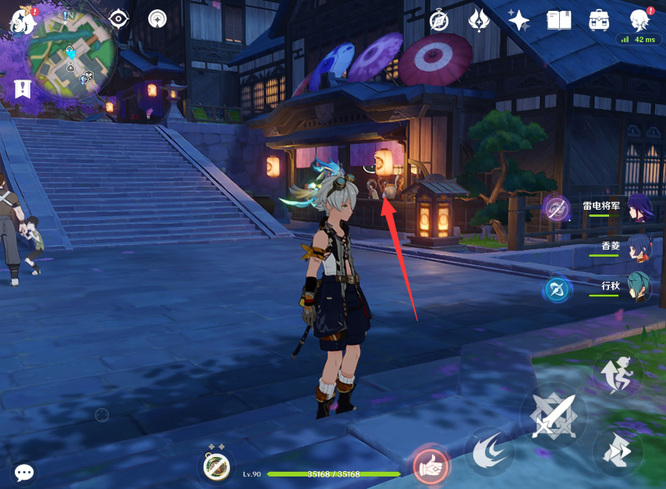Tap the sword normal attack button
Image resolution: width=666 pixels, height=489 pixels.
point(552,415)
